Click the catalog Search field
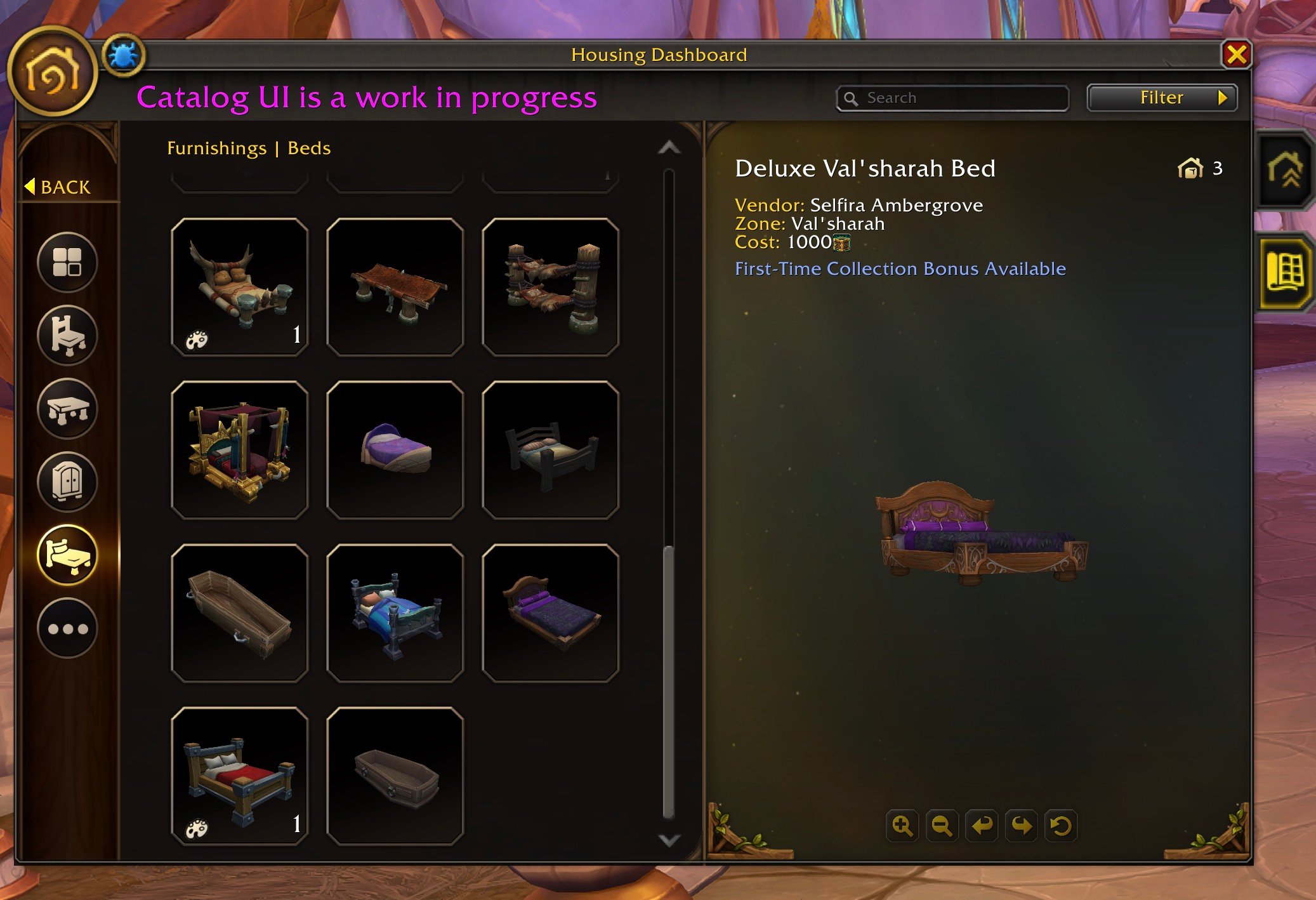Image resolution: width=1316 pixels, height=900 pixels. 953,98
